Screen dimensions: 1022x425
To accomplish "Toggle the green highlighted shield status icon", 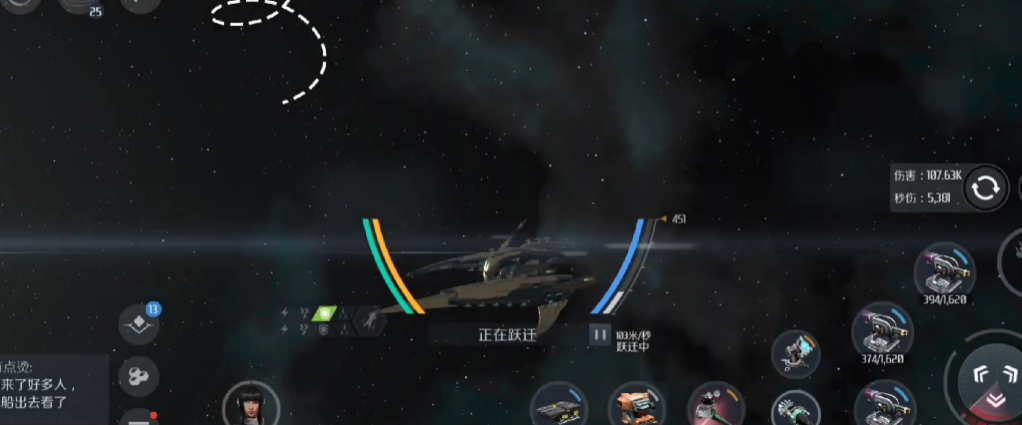I will coord(322,313).
